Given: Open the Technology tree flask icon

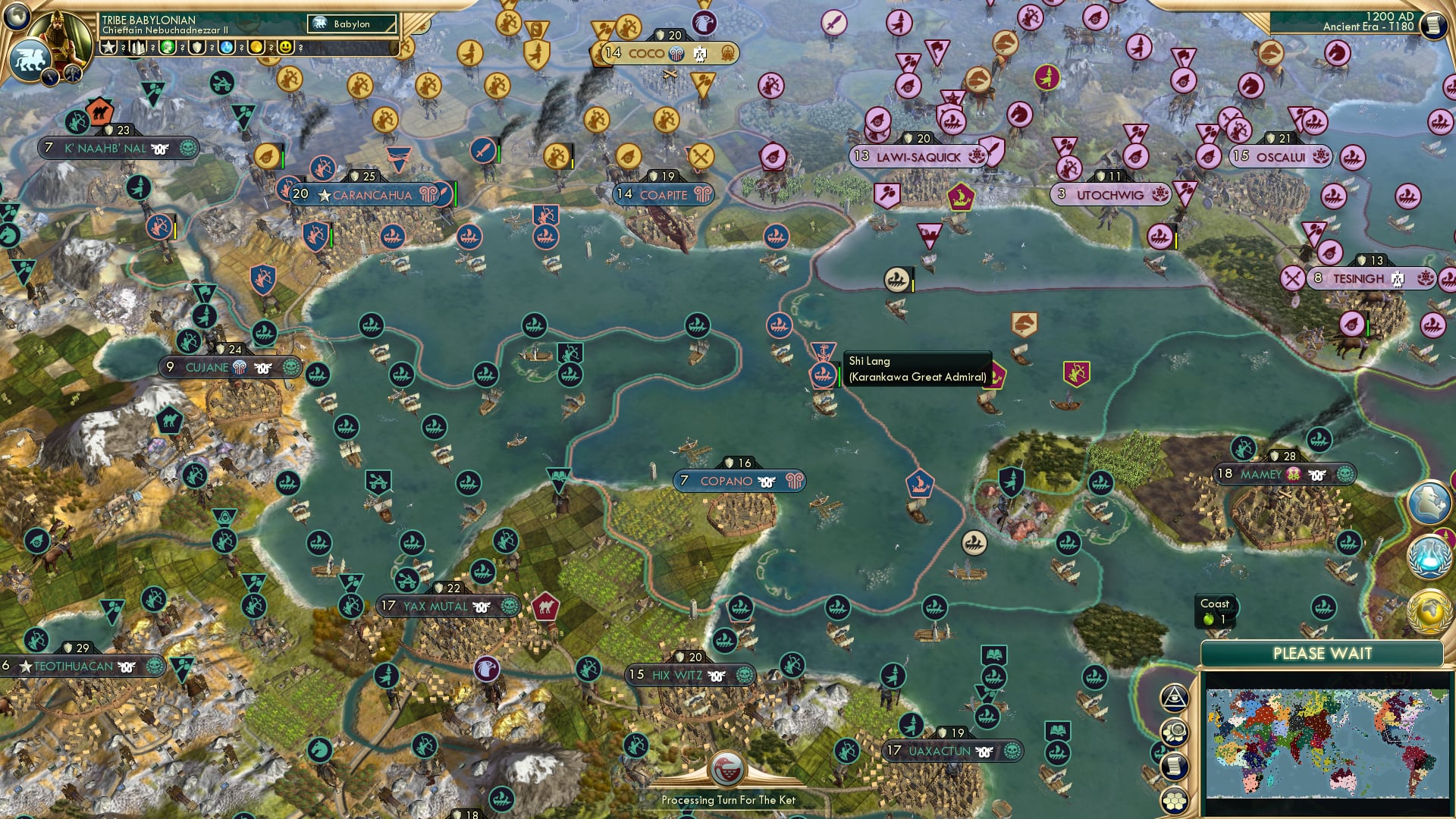Looking at the screenshot, I should pyautogui.click(x=1432, y=557).
